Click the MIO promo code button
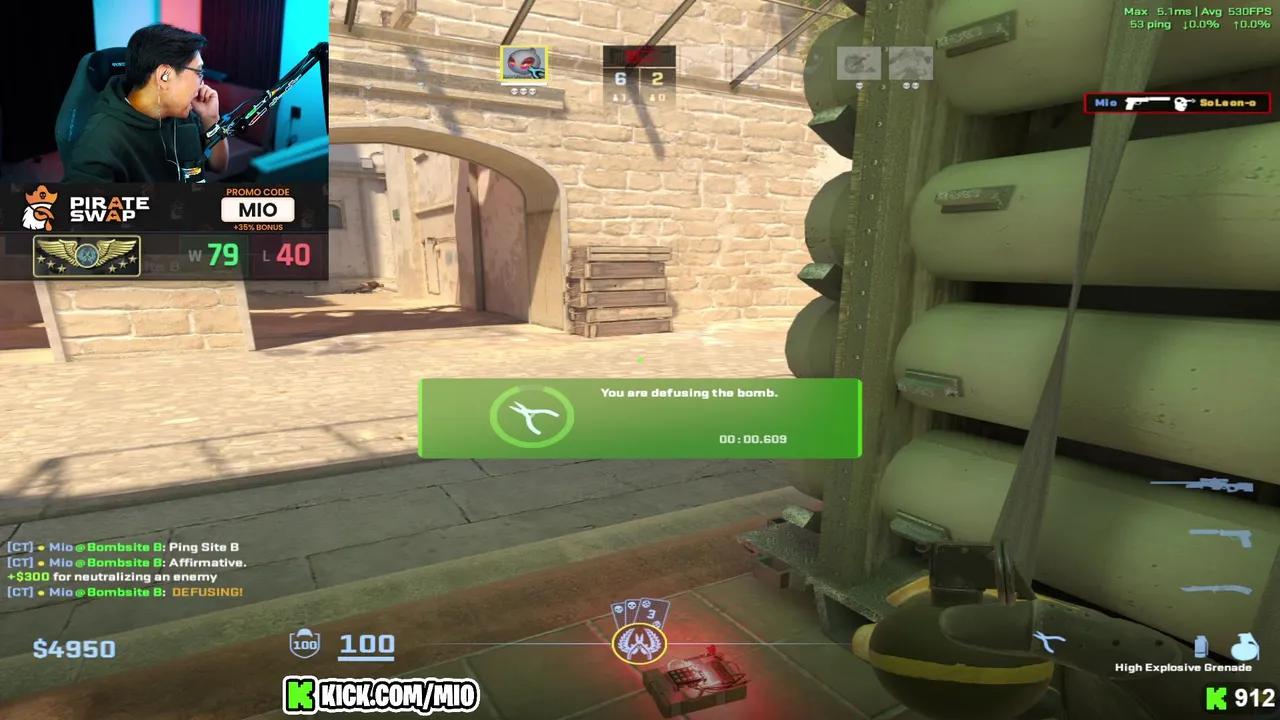Screen dimensions: 1280x720 (x=258, y=209)
